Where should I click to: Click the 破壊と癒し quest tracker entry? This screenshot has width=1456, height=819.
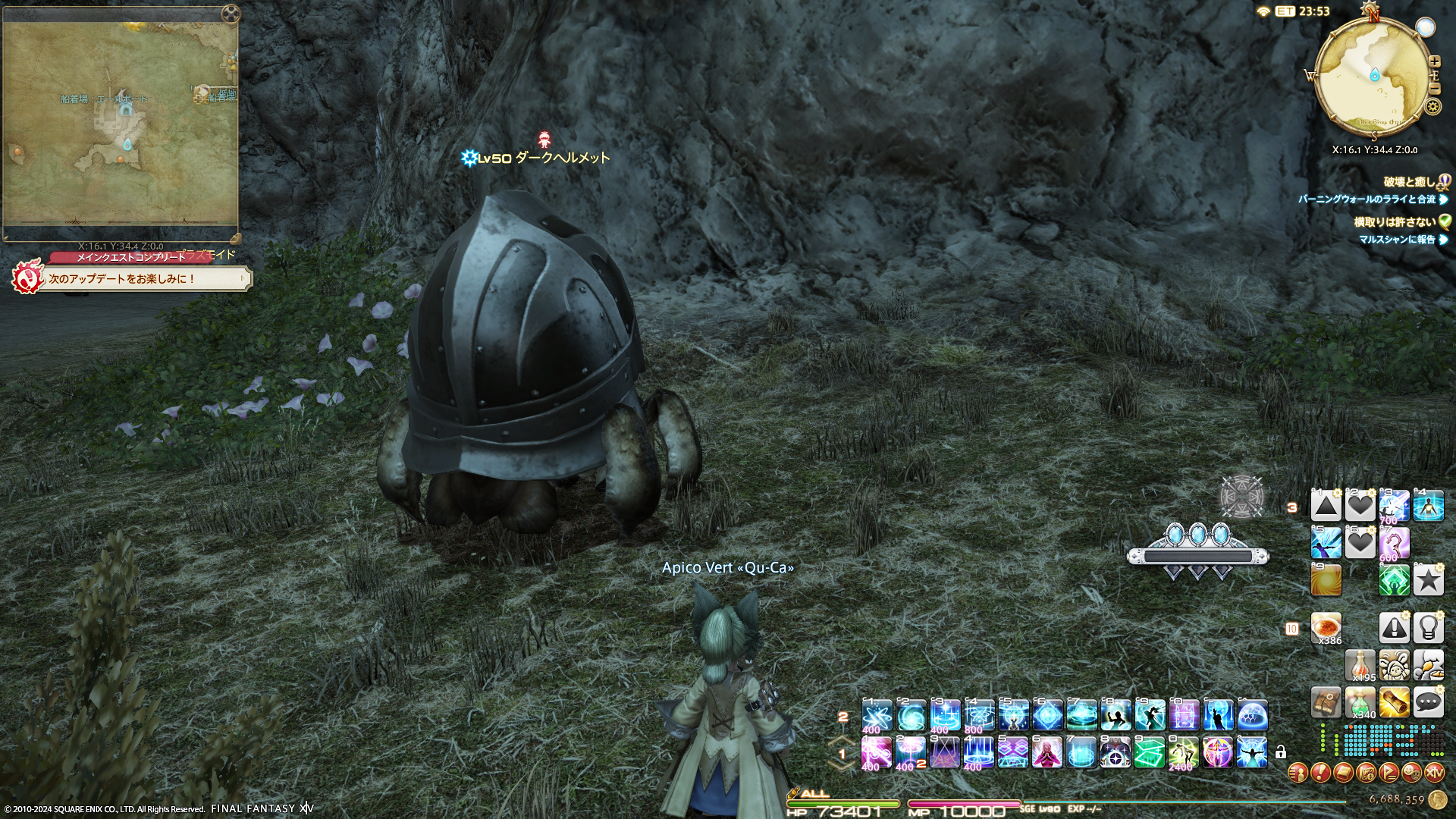coord(1408,182)
